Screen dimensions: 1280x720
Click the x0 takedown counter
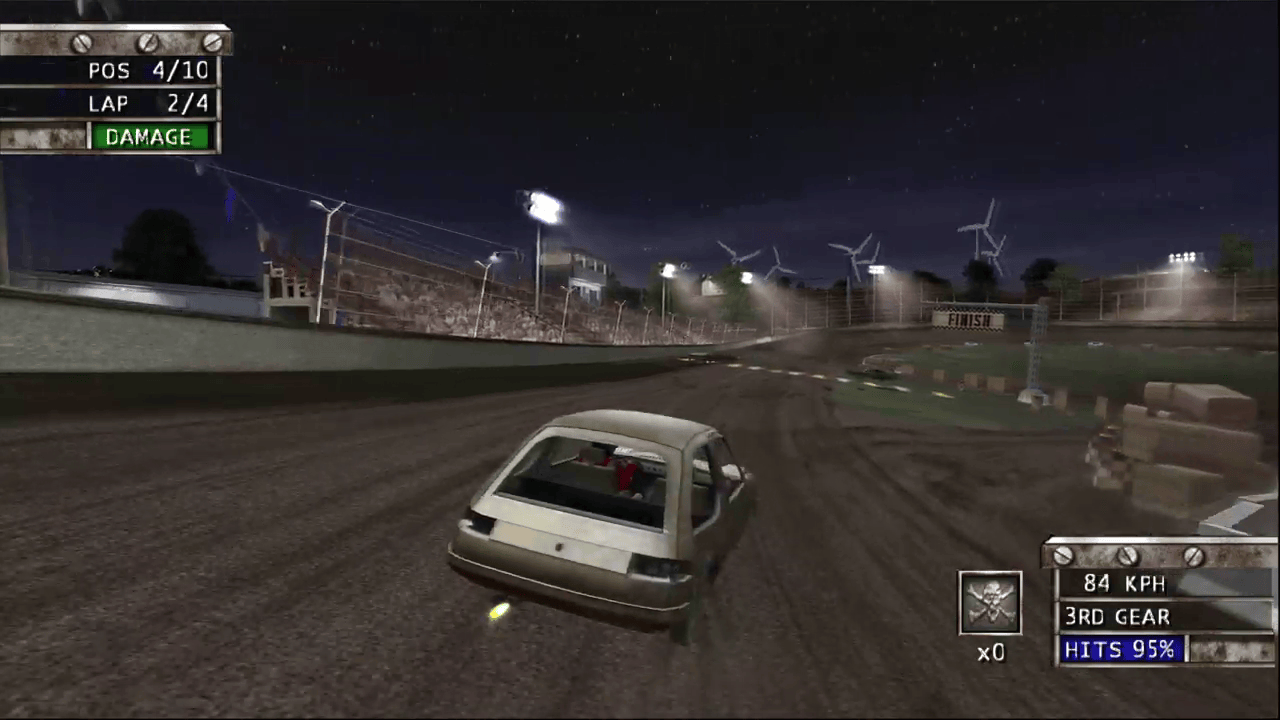pos(990,652)
